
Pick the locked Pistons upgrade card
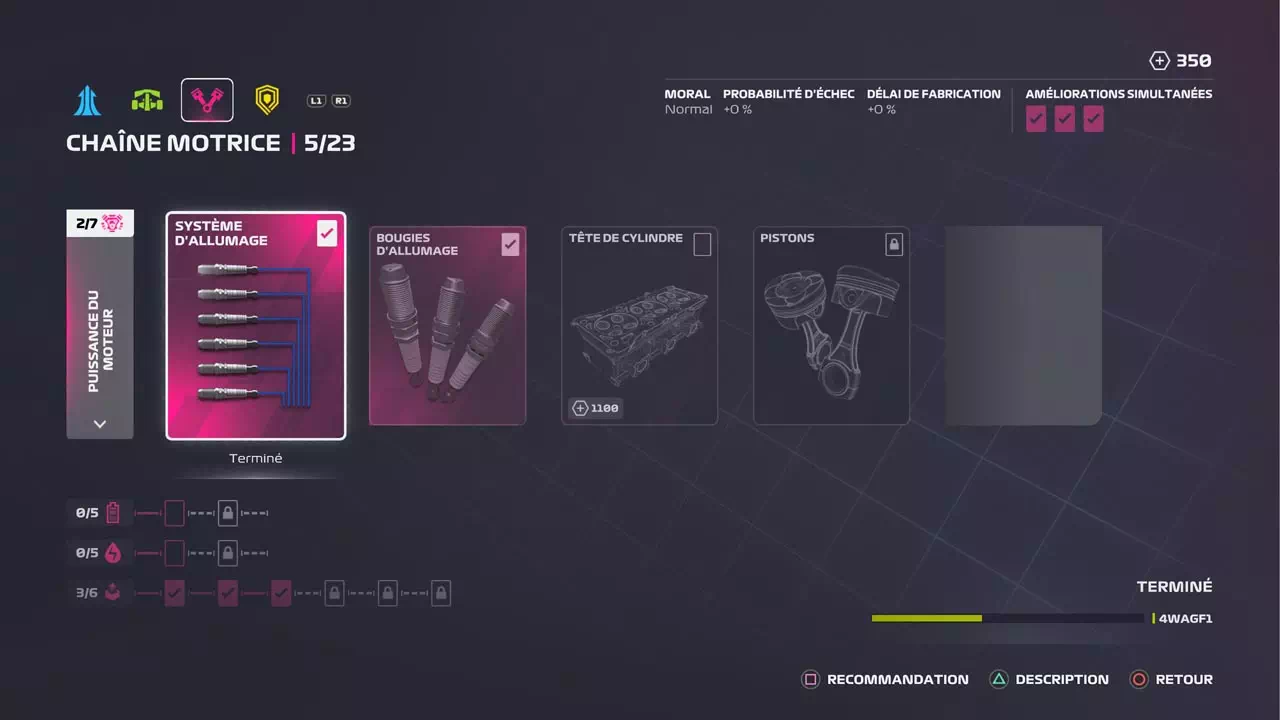point(831,326)
